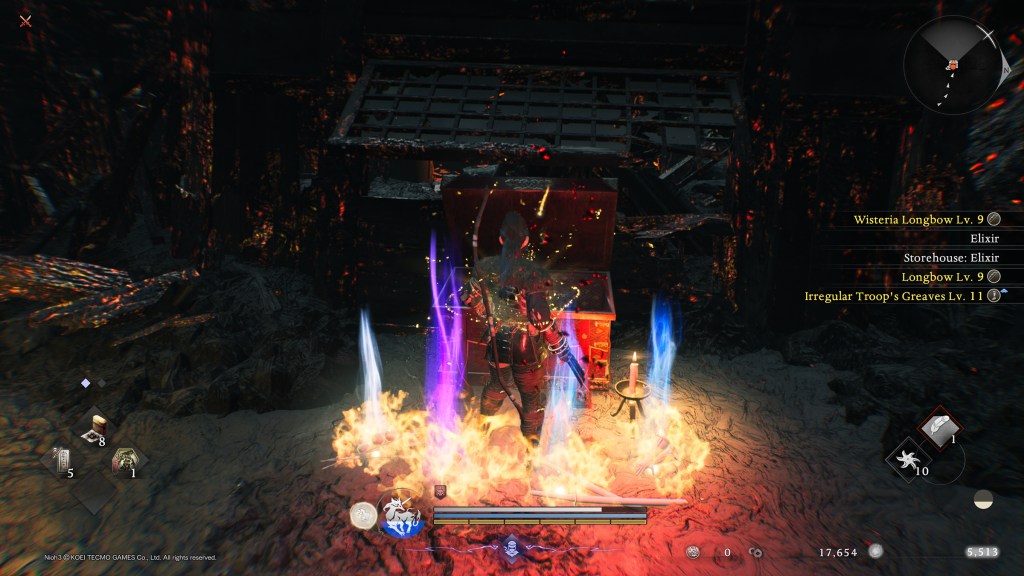This screenshot has width=1024, height=576.
Task: Click the masked face icon below the health bar
Action: (509, 547)
